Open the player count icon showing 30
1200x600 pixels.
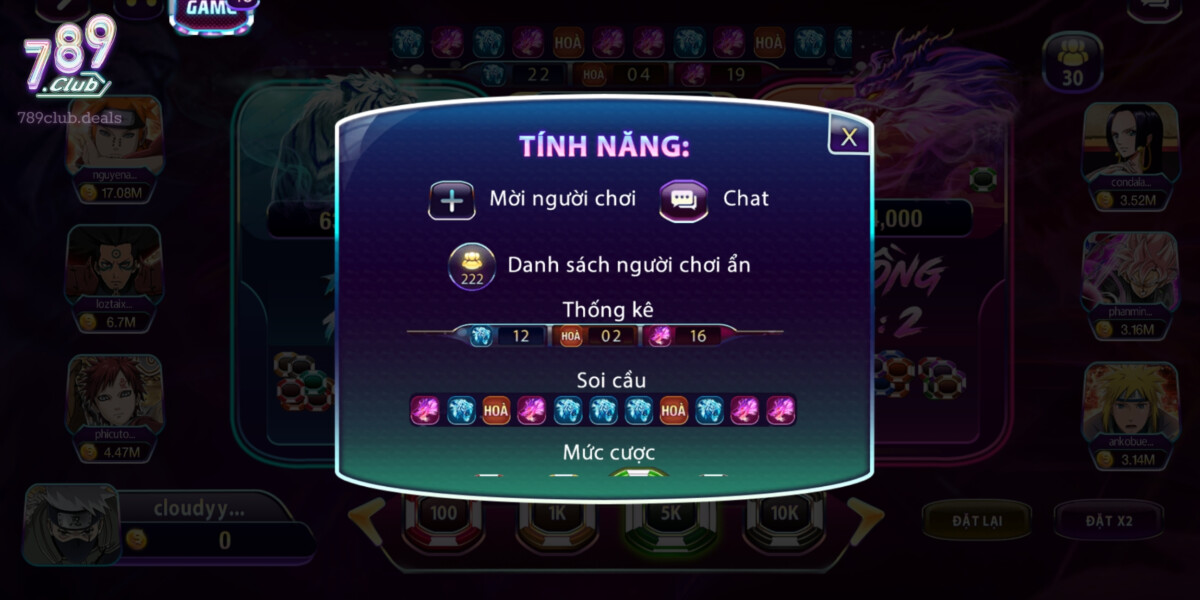click(x=1072, y=62)
